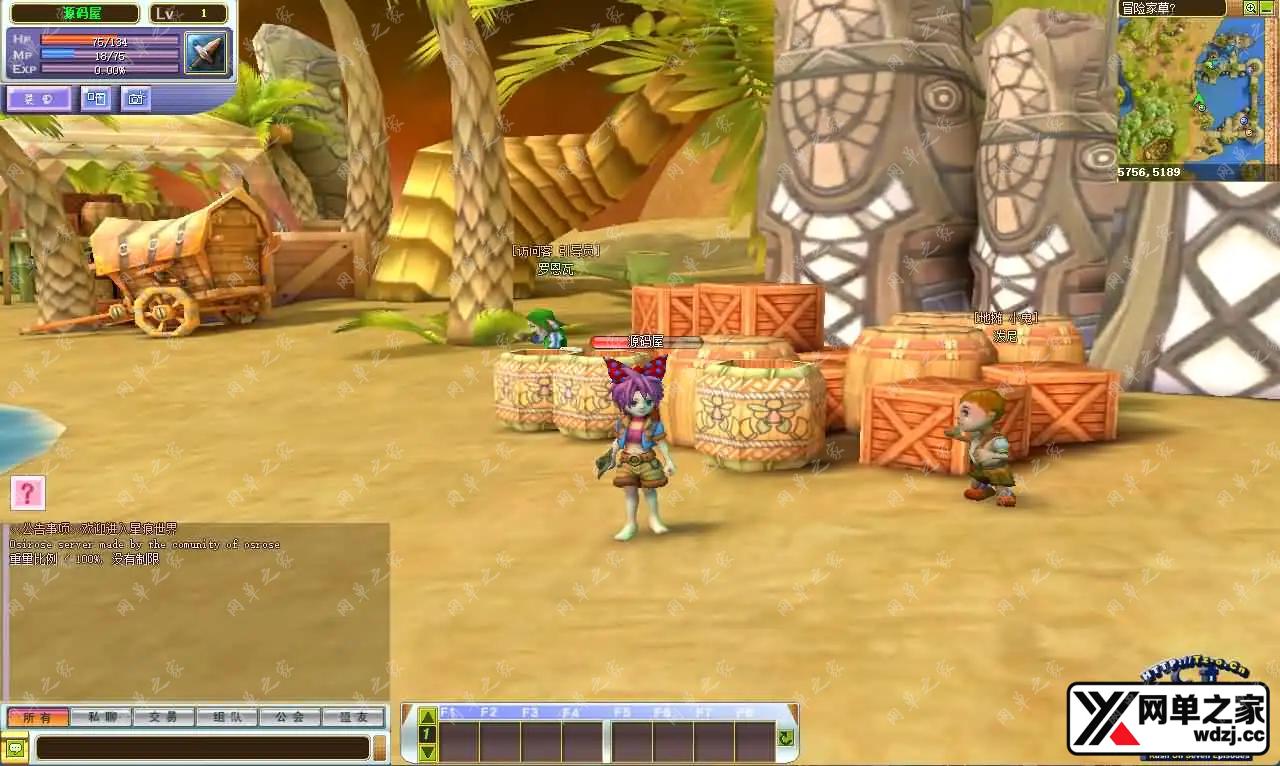Switch chat to the 私聊 tab
The width and height of the screenshot is (1280, 766).
[102, 717]
